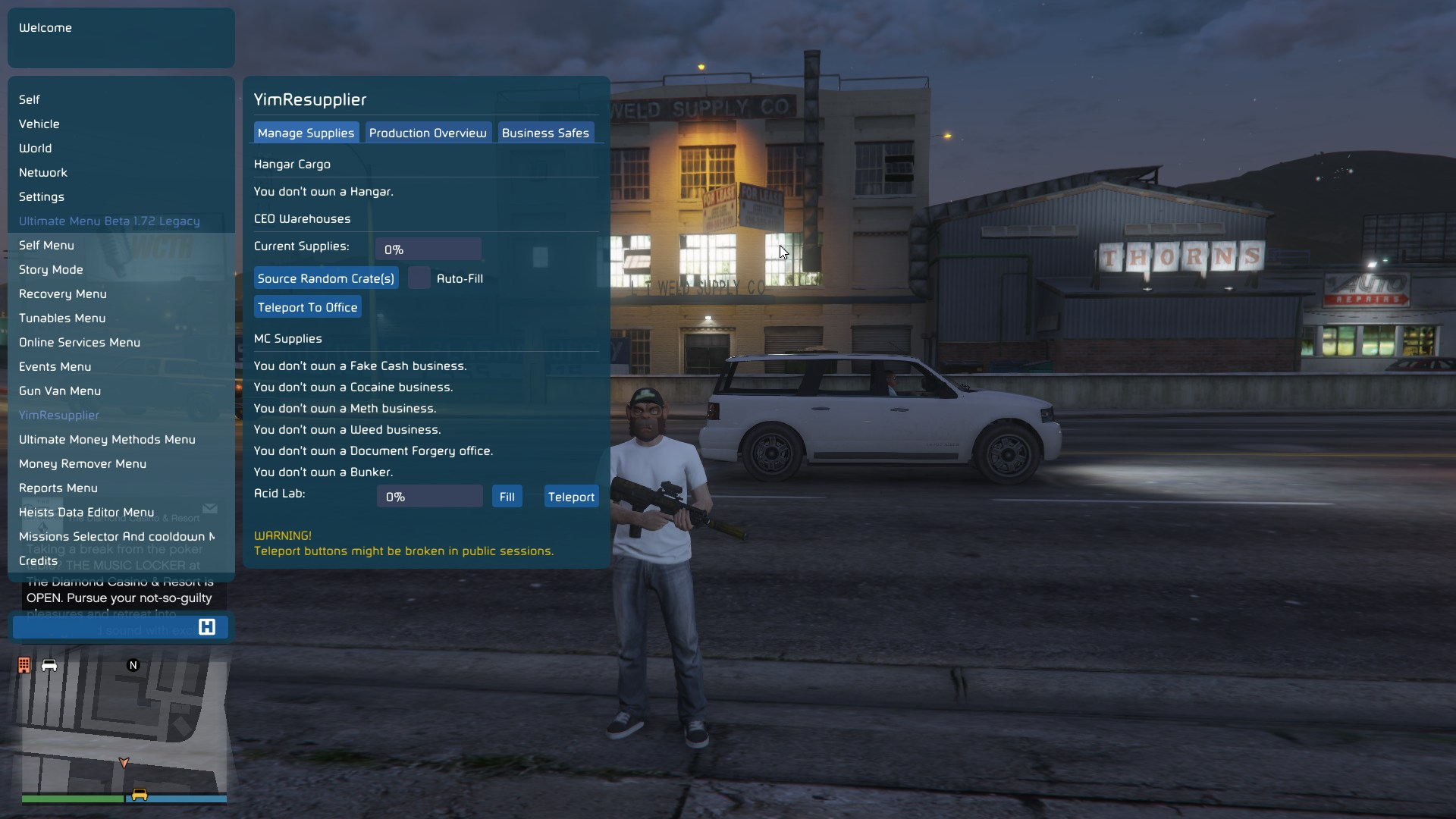The width and height of the screenshot is (1456, 819).
Task: Activate Teleport To Office
Action: coord(307,307)
